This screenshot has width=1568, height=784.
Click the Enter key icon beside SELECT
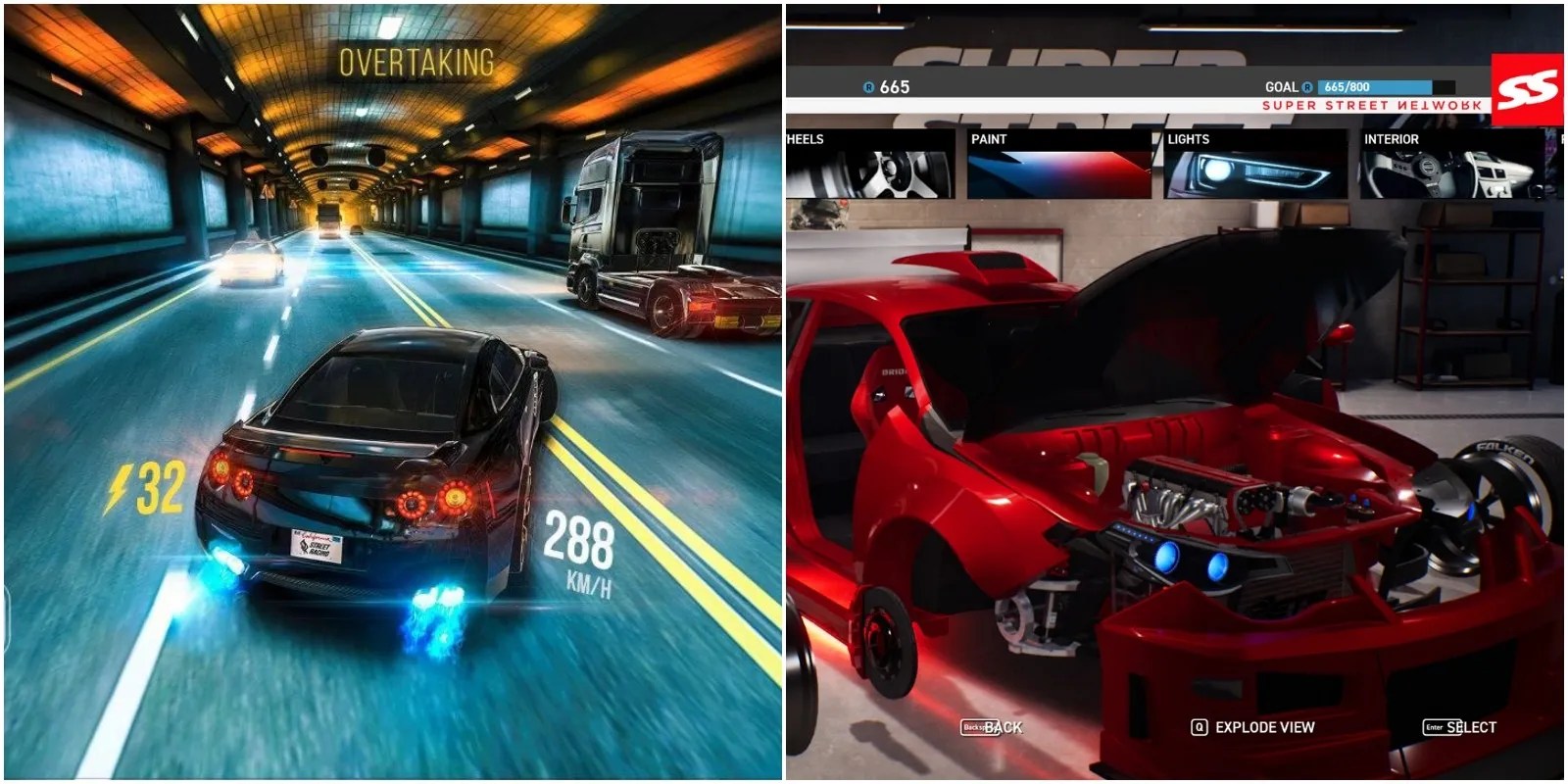point(1443,729)
